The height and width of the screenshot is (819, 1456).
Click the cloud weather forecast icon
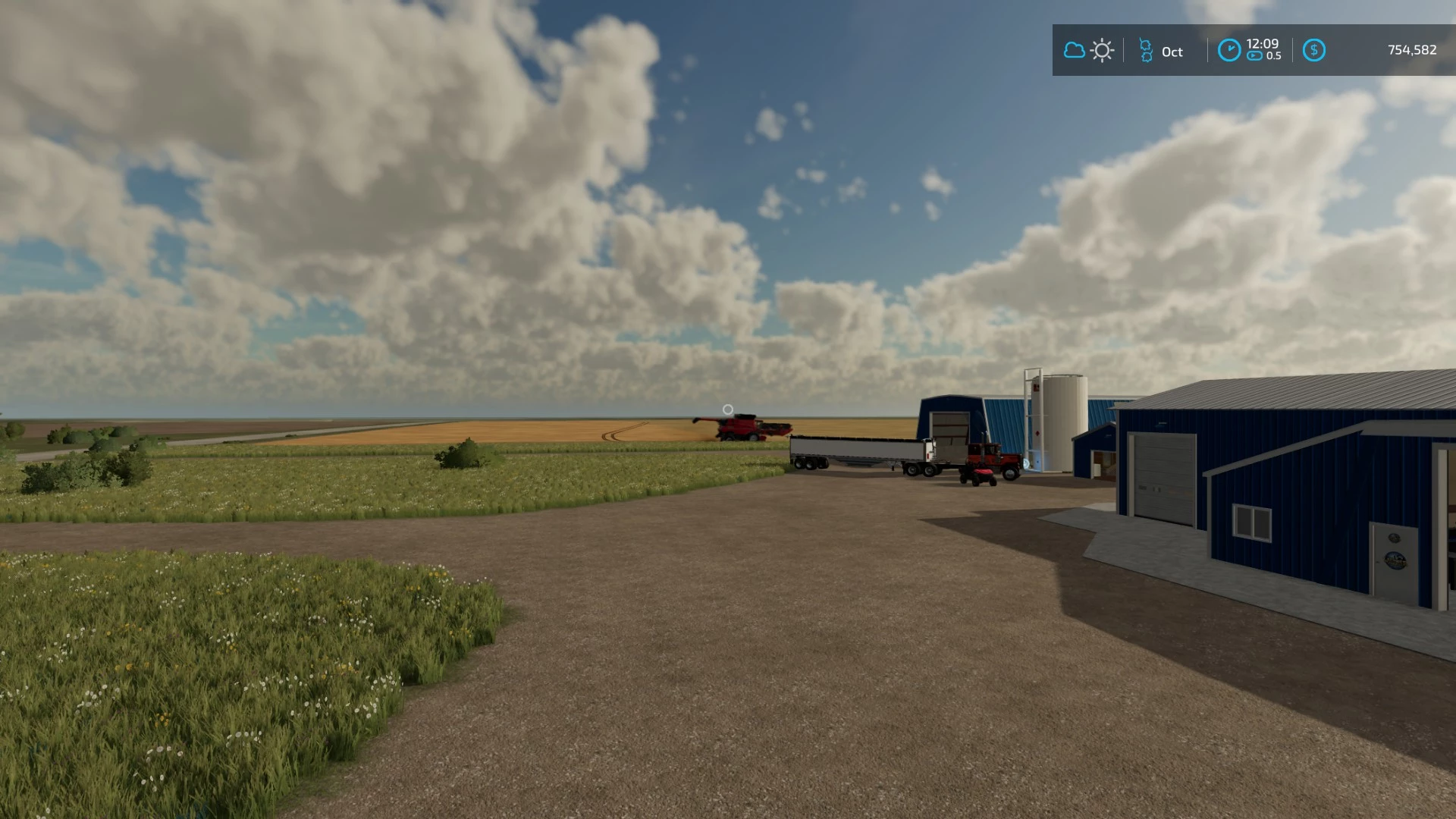[x=1074, y=51]
